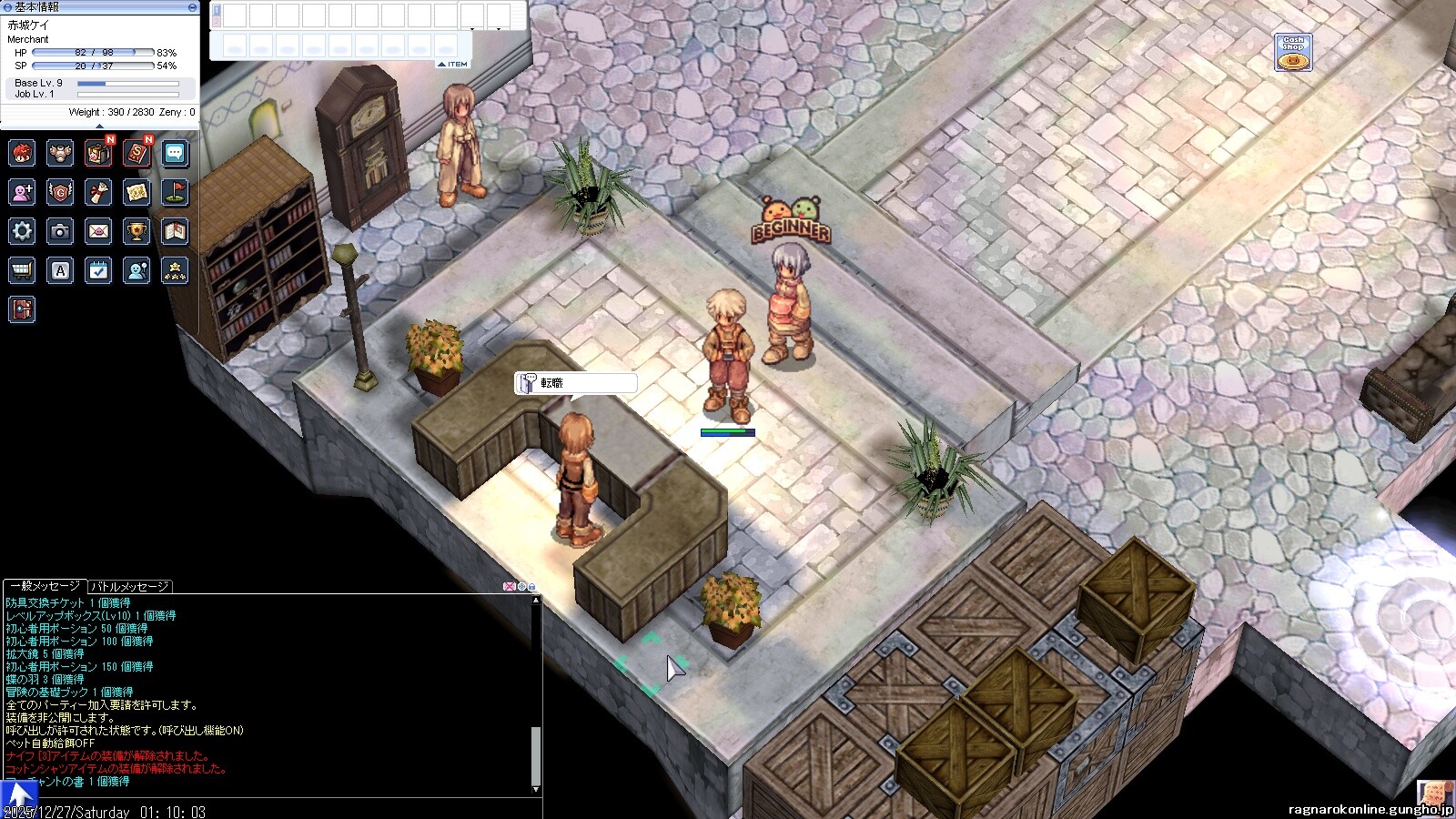Open the shopping cart icon
Viewport: 1456px width, 819px height.
click(x=22, y=270)
